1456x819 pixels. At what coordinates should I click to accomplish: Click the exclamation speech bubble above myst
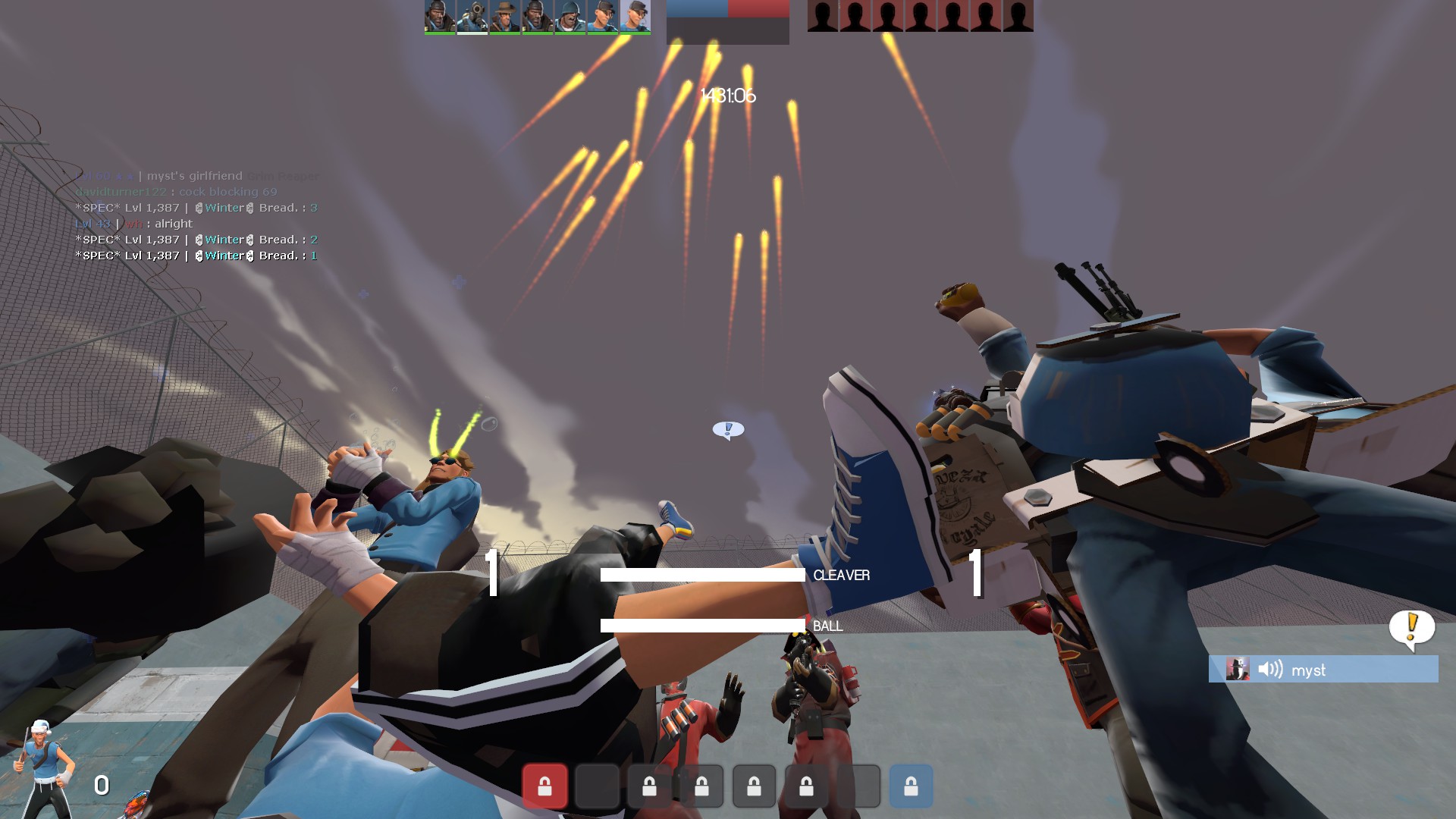click(1412, 629)
